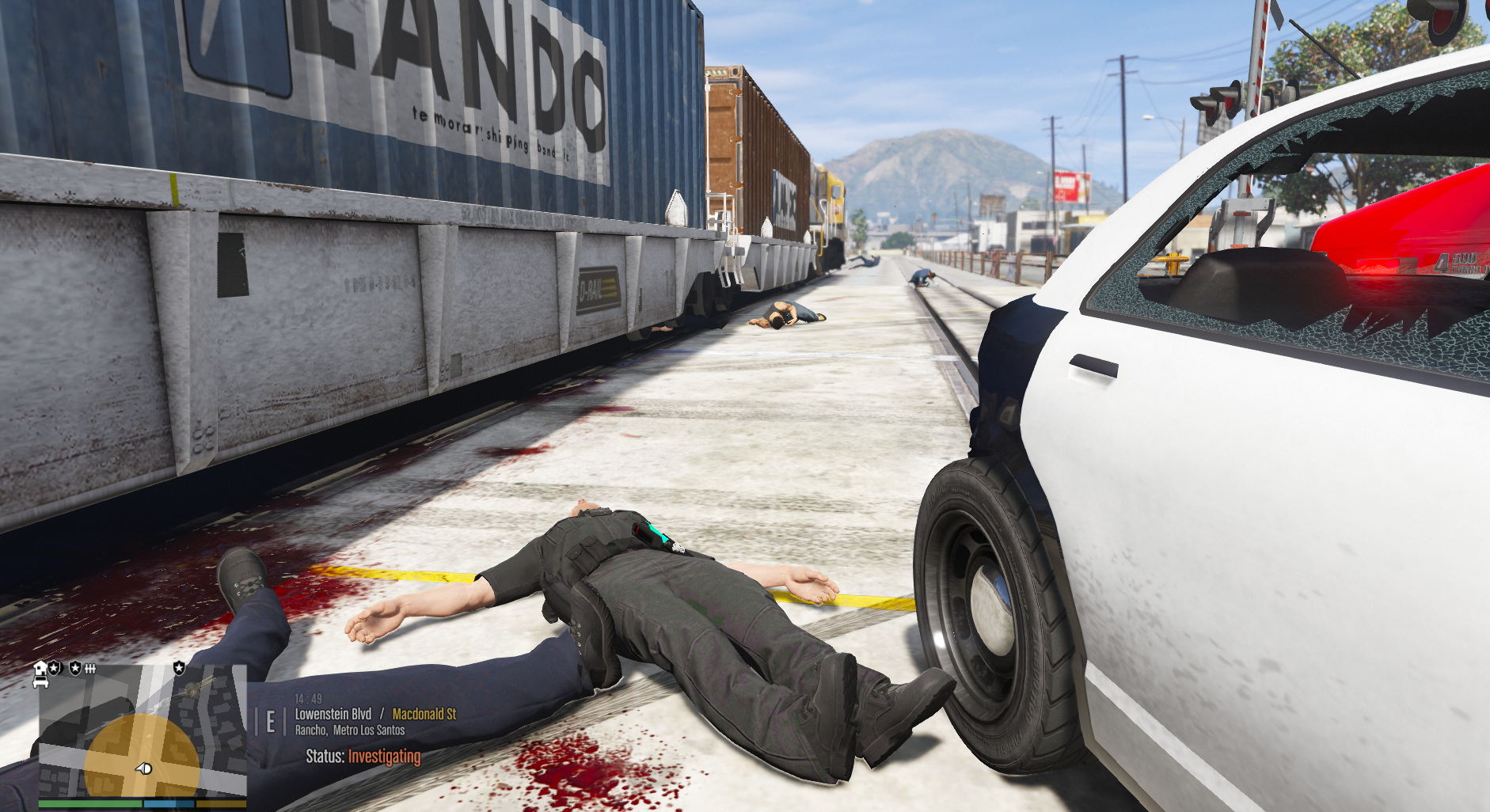The image size is (1490, 812).
Task: Select the orange callout area circle on minimap
Action: point(119,748)
